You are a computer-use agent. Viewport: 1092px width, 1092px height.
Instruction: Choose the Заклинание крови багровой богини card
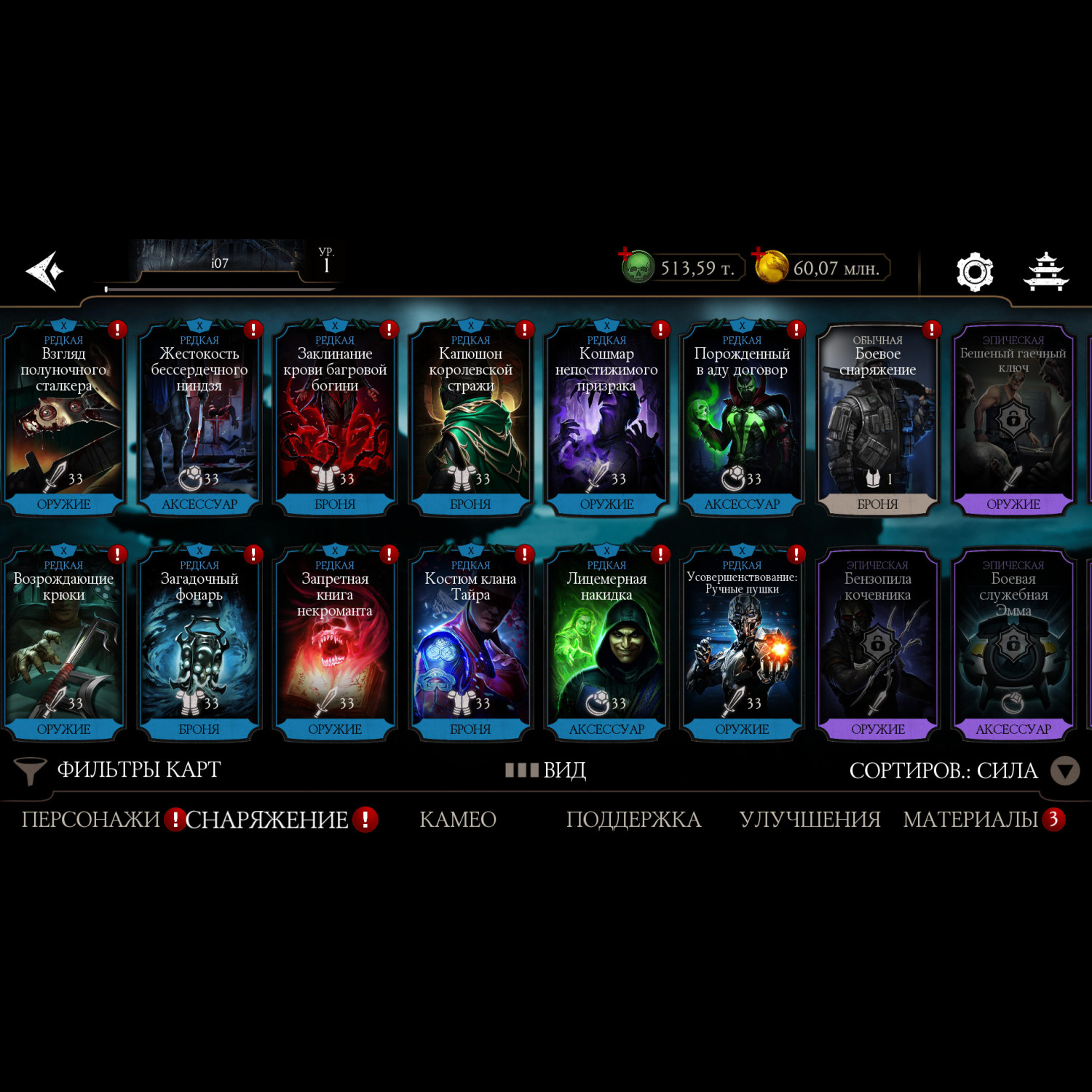(x=335, y=419)
